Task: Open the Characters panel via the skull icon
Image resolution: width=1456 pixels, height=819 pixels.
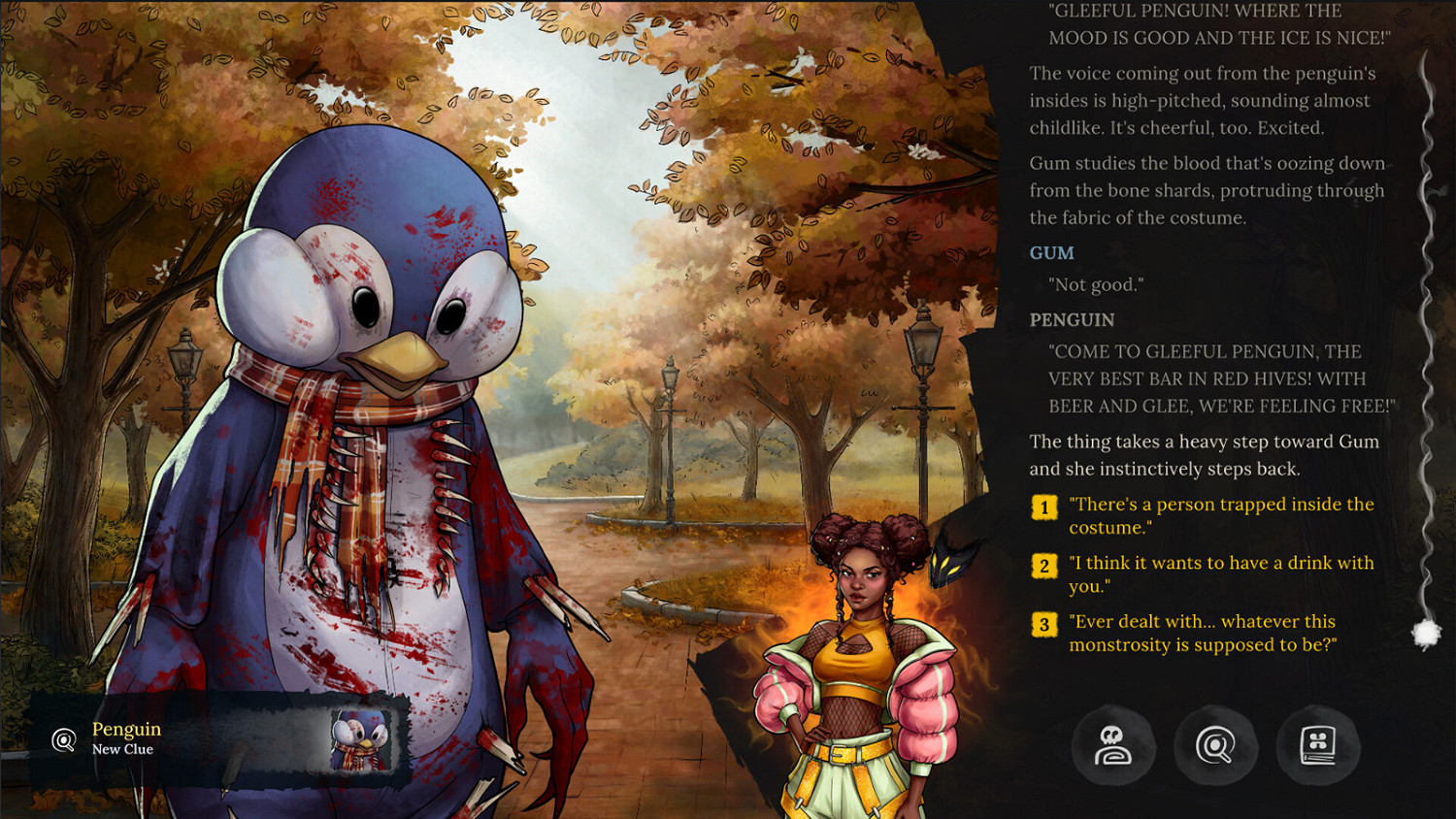Action: pyautogui.click(x=1114, y=745)
